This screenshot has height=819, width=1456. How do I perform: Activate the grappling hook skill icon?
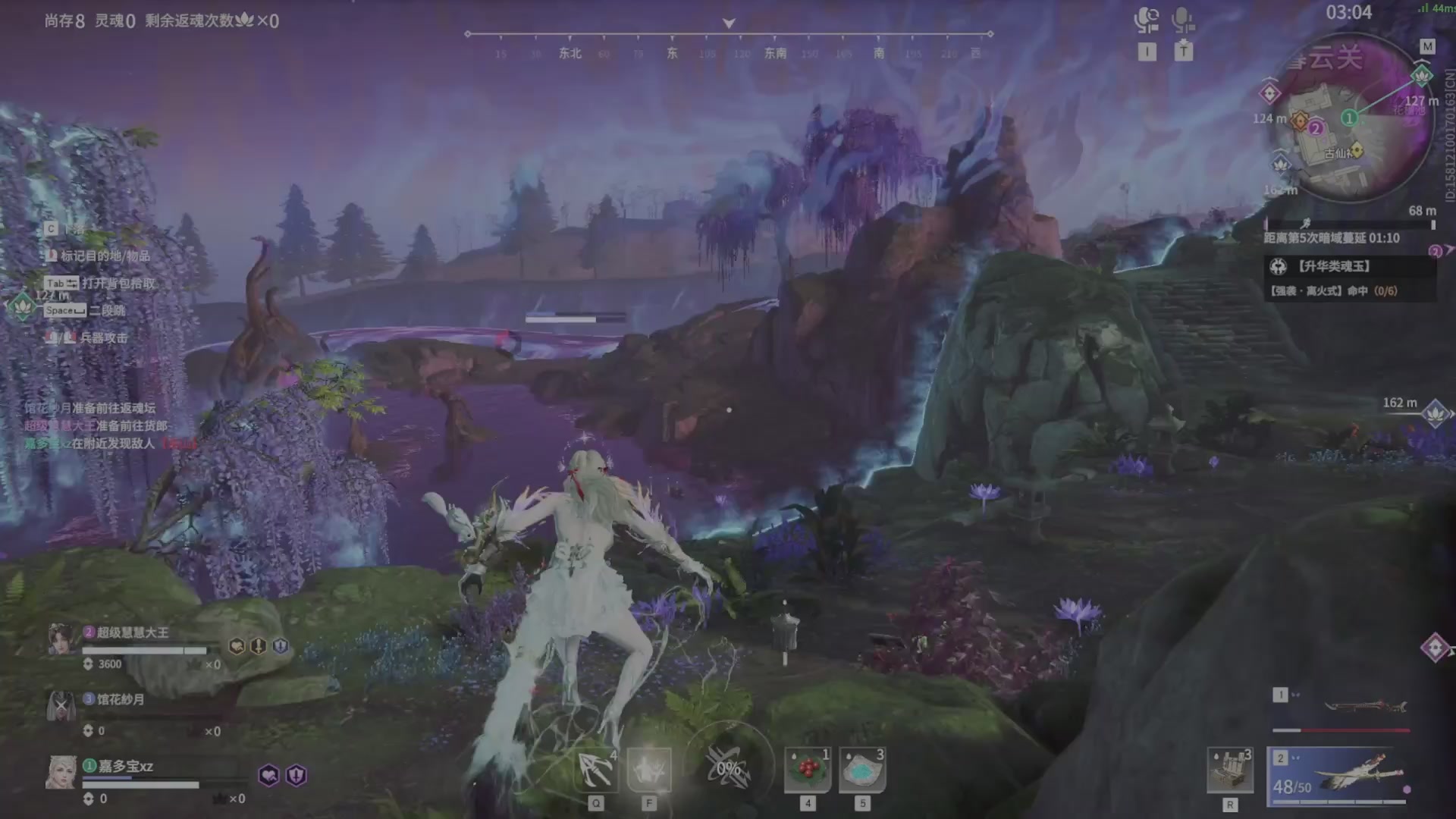(596, 770)
